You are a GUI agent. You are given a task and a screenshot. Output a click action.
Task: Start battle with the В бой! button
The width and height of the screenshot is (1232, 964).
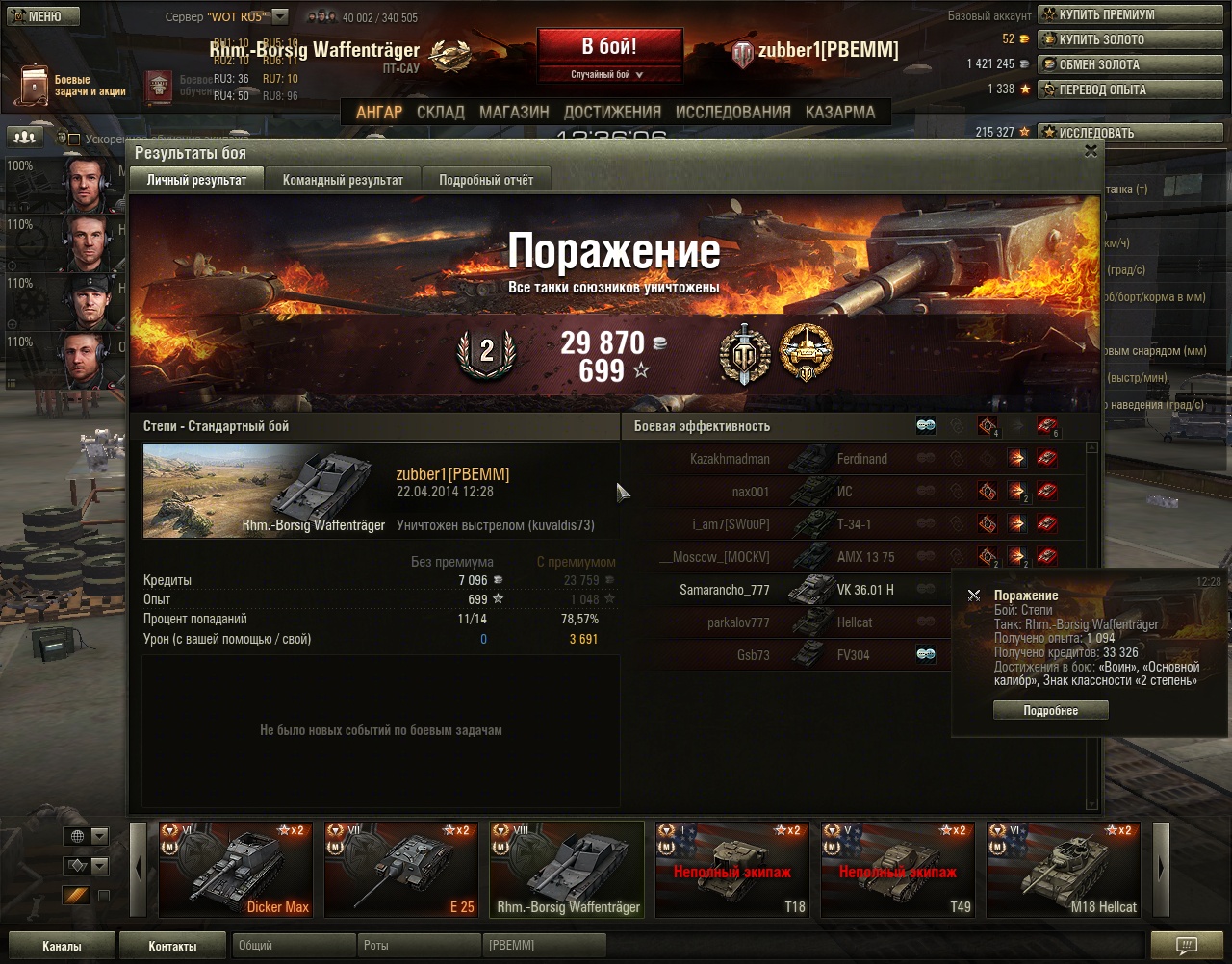click(x=609, y=46)
